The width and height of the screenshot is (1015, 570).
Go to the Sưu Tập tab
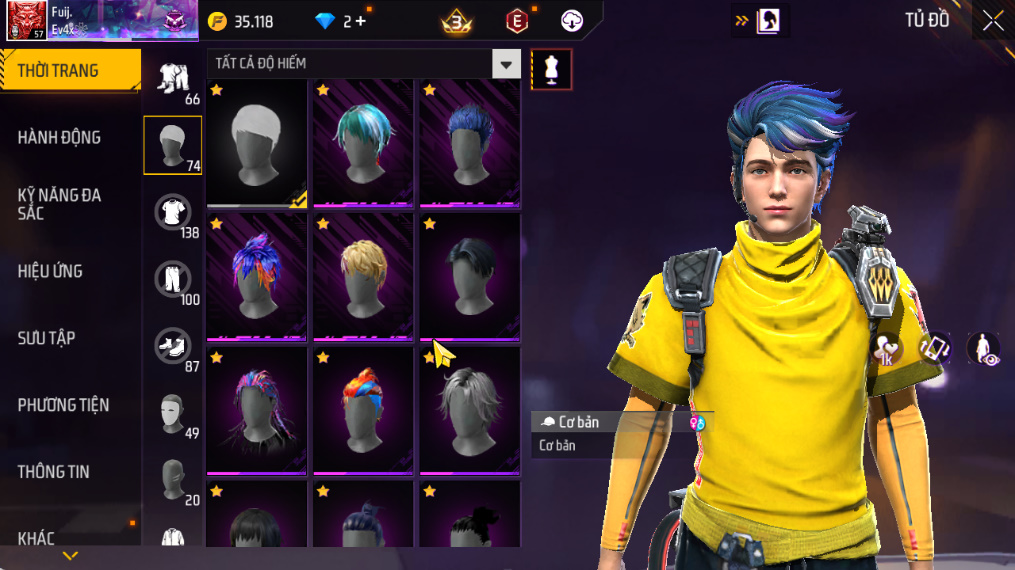[x=47, y=338]
